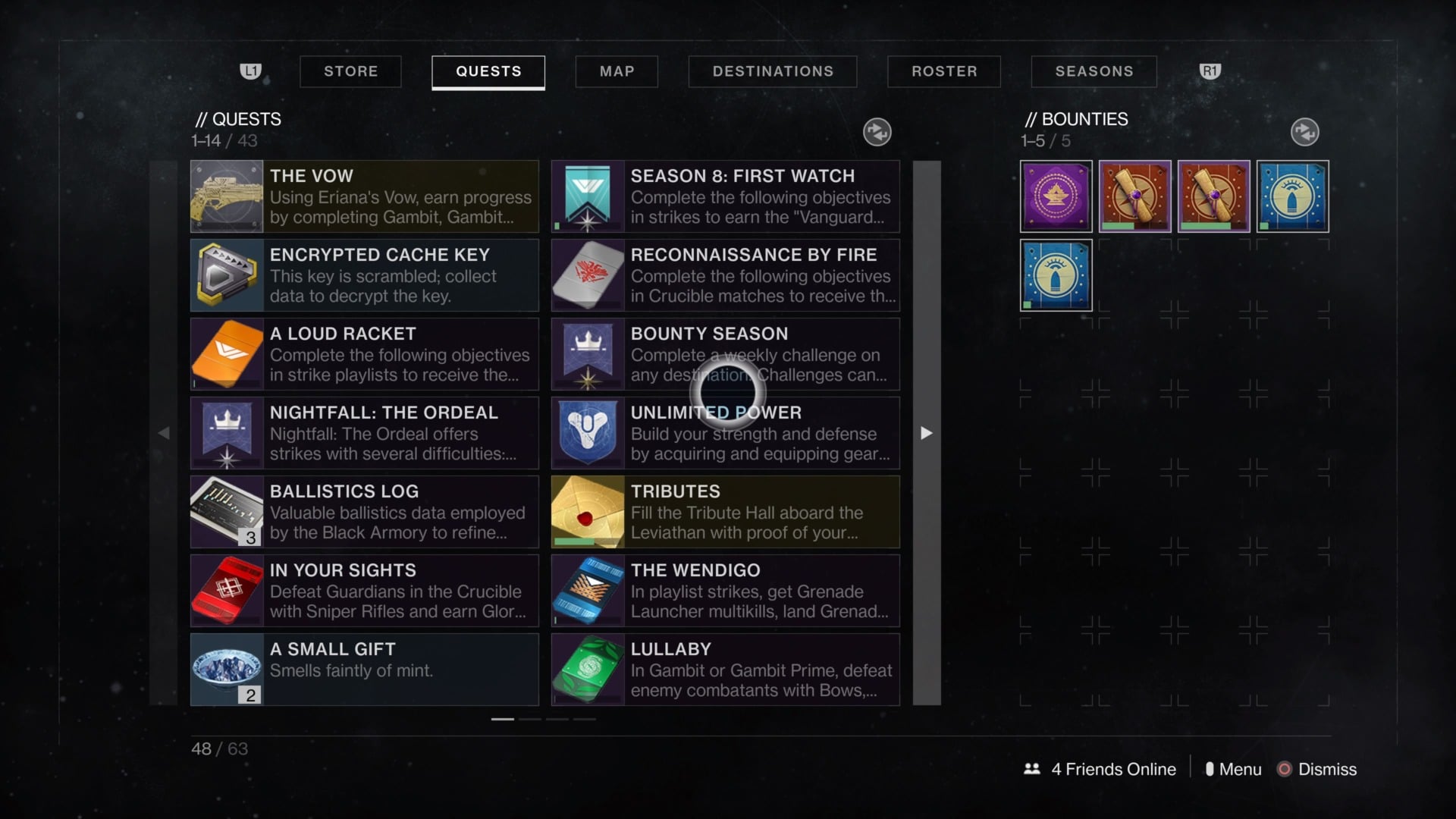The image size is (1456, 819).
Task: Switch to the Store tab
Action: 350,71
